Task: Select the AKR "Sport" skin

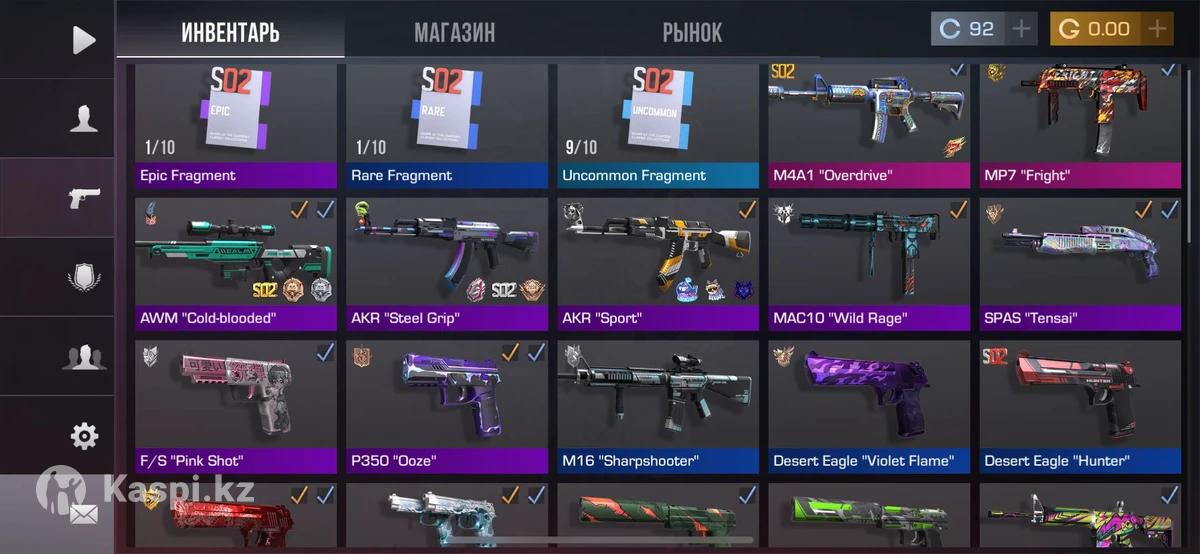Action: (x=658, y=264)
